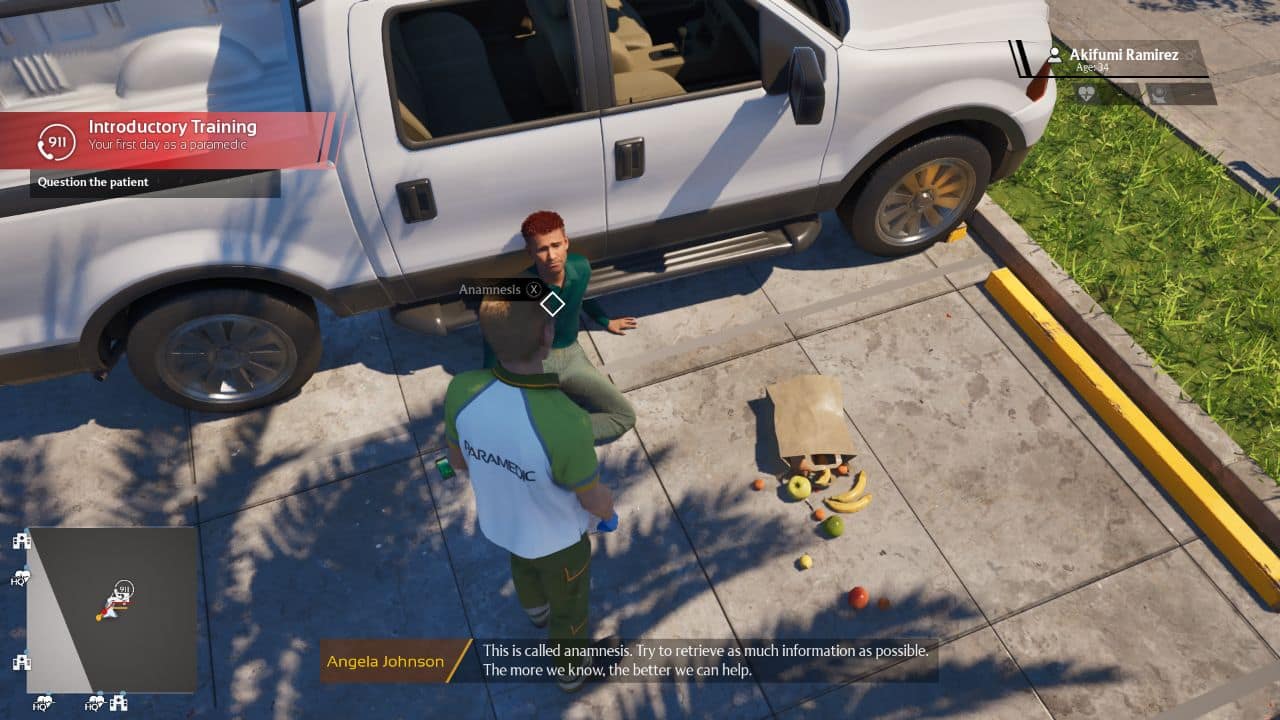Image resolution: width=1280 pixels, height=720 pixels.
Task: Click the Question the patient objective banner
Action: pos(92,182)
